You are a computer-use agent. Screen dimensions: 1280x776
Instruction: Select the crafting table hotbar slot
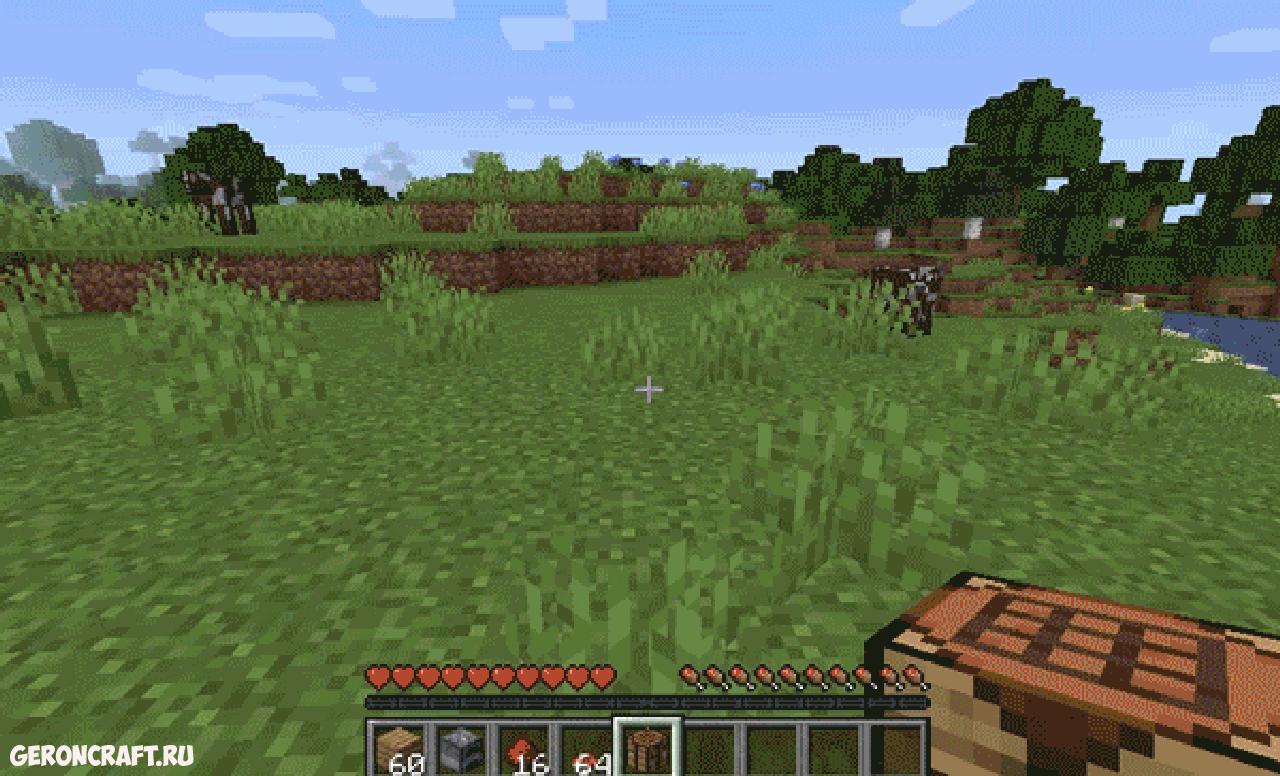[x=647, y=749]
